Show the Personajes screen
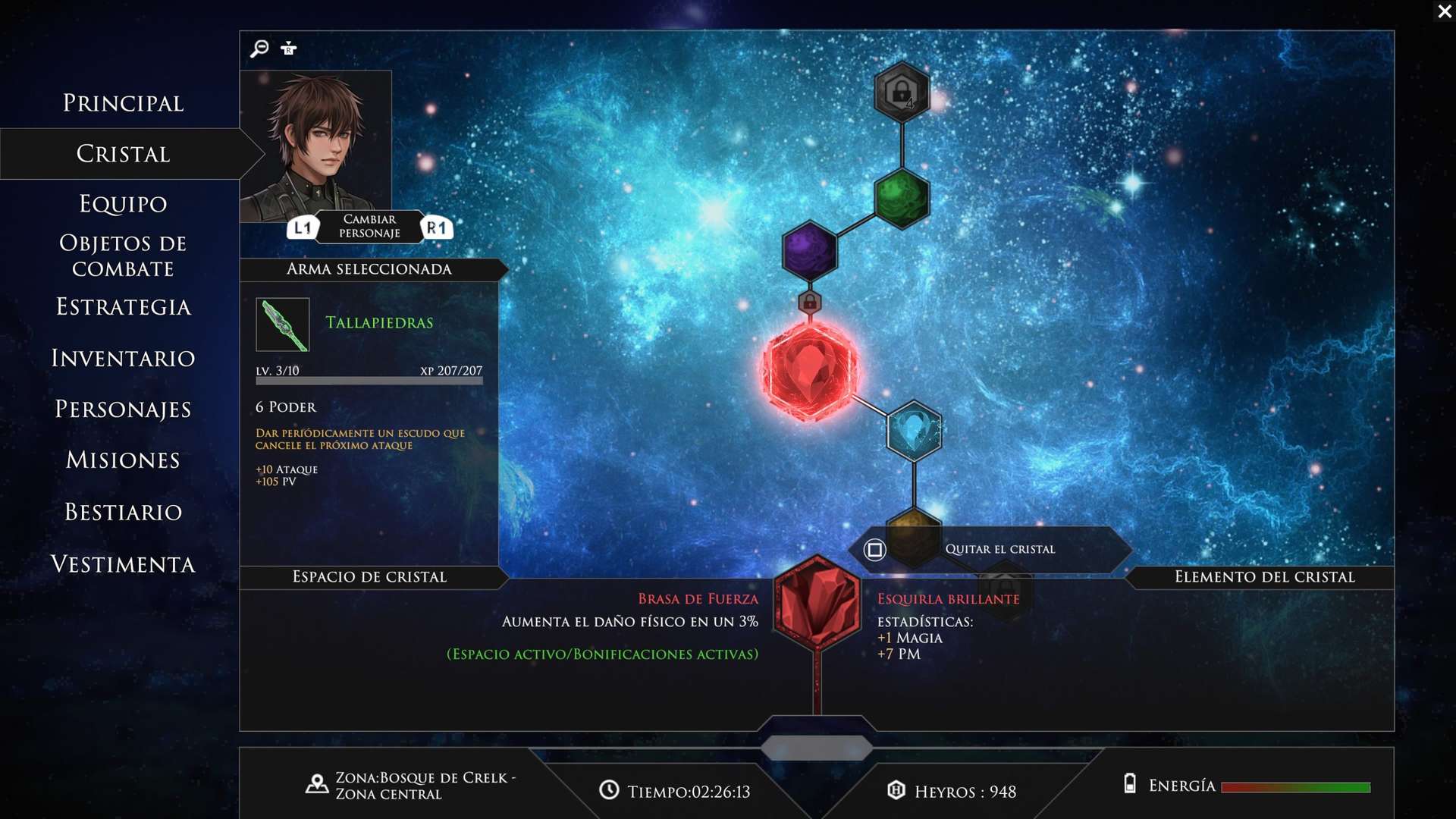The height and width of the screenshot is (819, 1456). tap(123, 409)
